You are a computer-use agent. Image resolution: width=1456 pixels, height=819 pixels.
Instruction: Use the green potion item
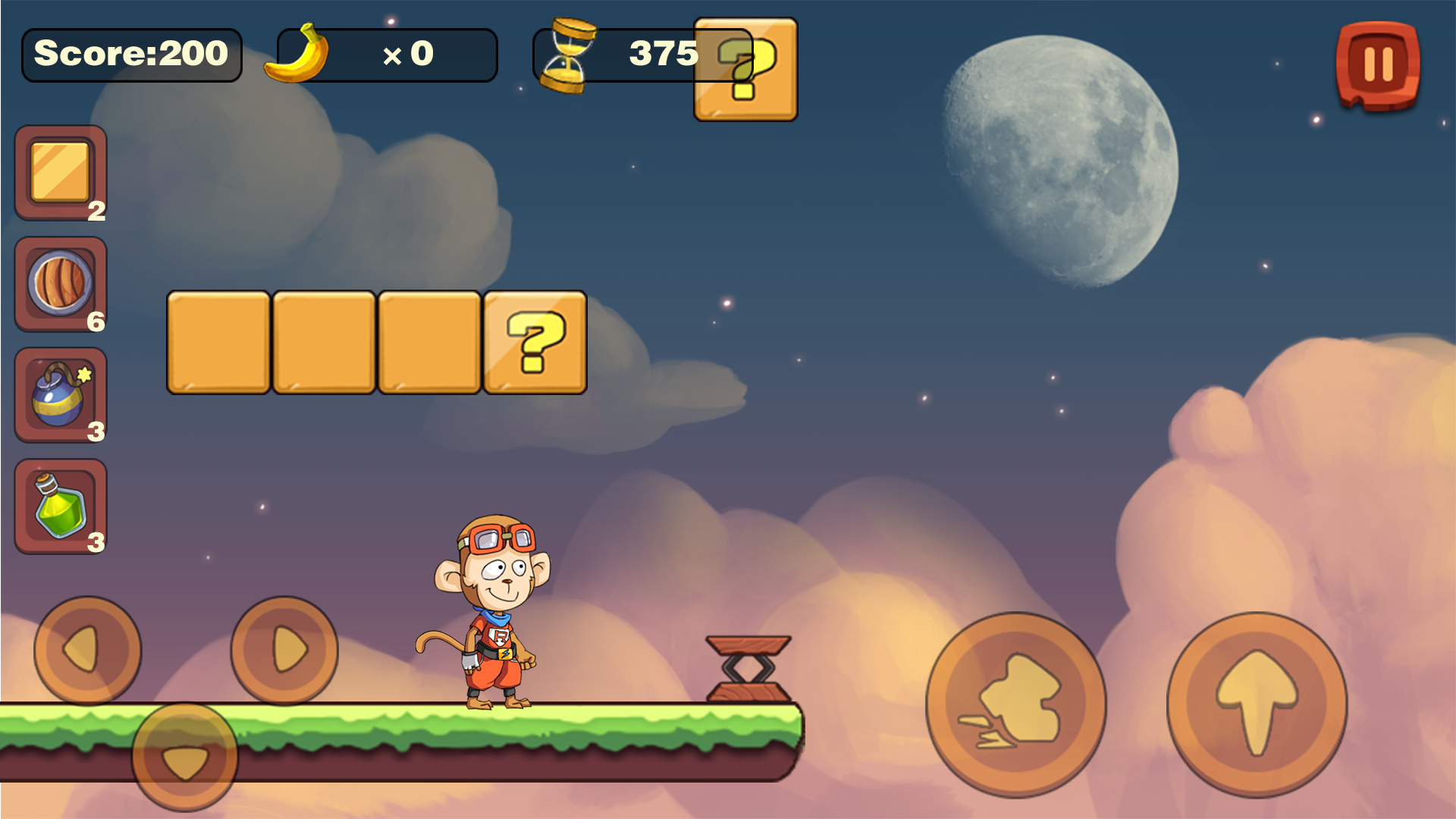click(60, 507)
